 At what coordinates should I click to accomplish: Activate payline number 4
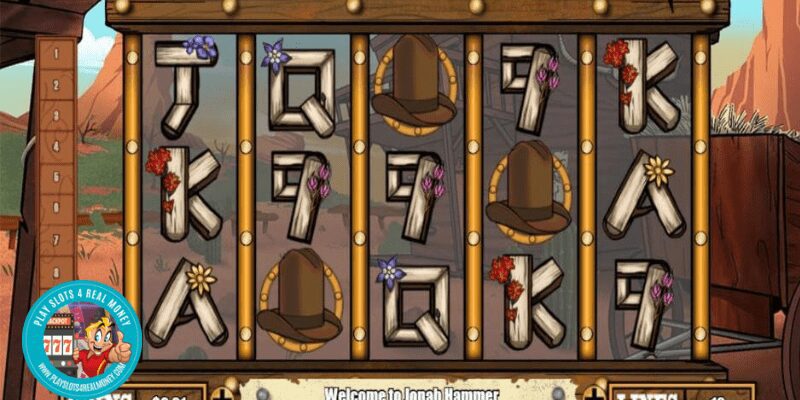[57, 146]
